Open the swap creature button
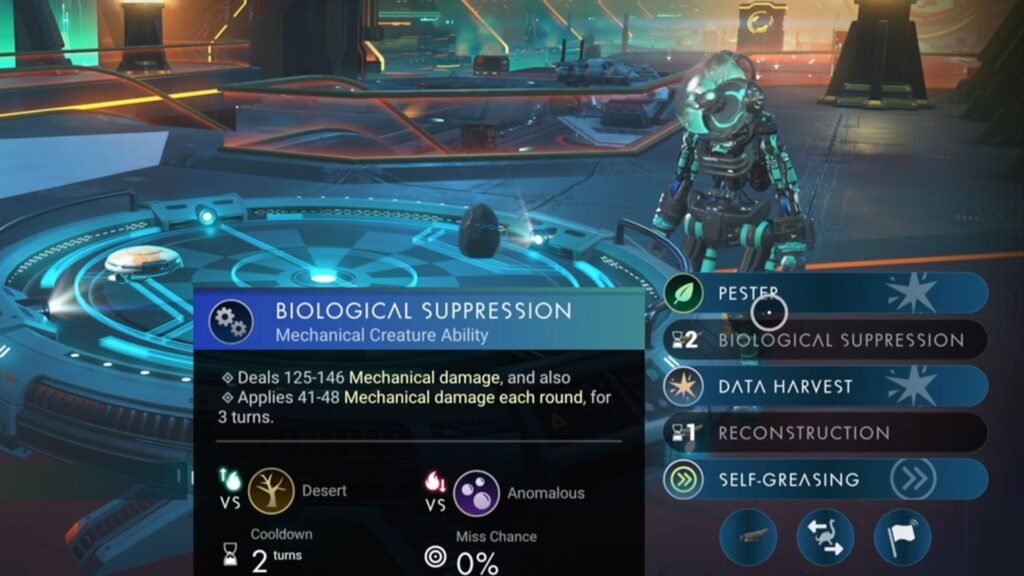1024x576 pixels. (x=825, y=537)
